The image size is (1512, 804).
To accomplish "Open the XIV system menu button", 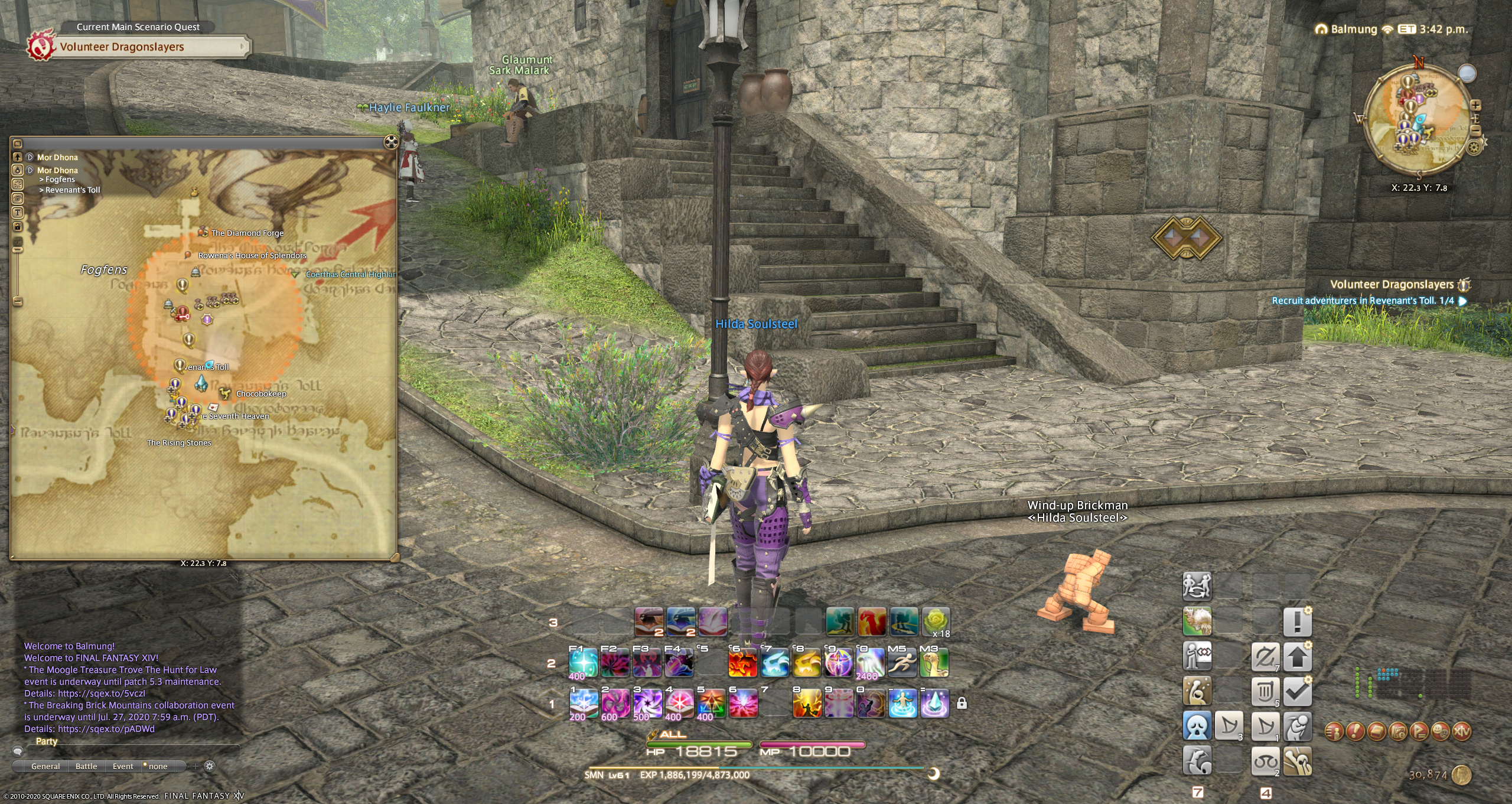I will (1461, 731).
